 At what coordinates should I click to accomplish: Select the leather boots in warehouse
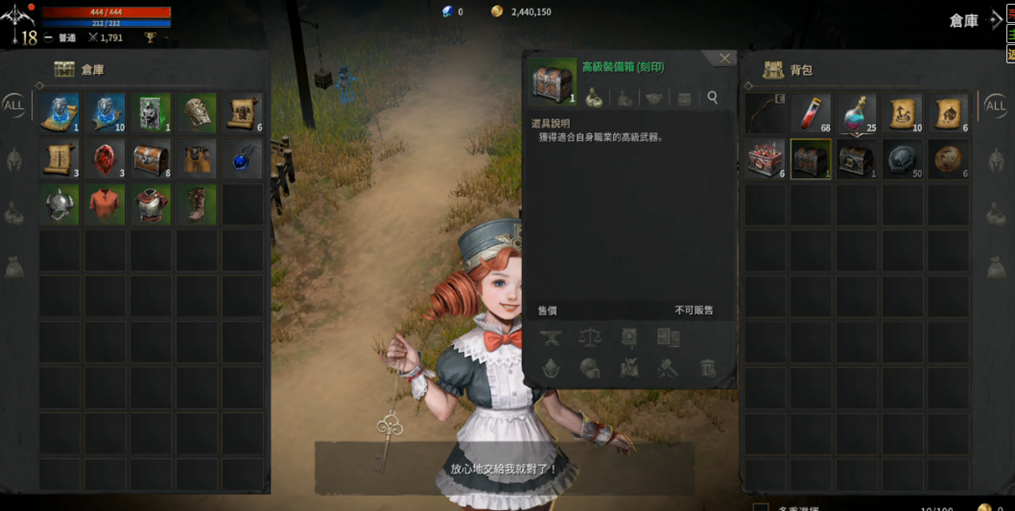197,204
